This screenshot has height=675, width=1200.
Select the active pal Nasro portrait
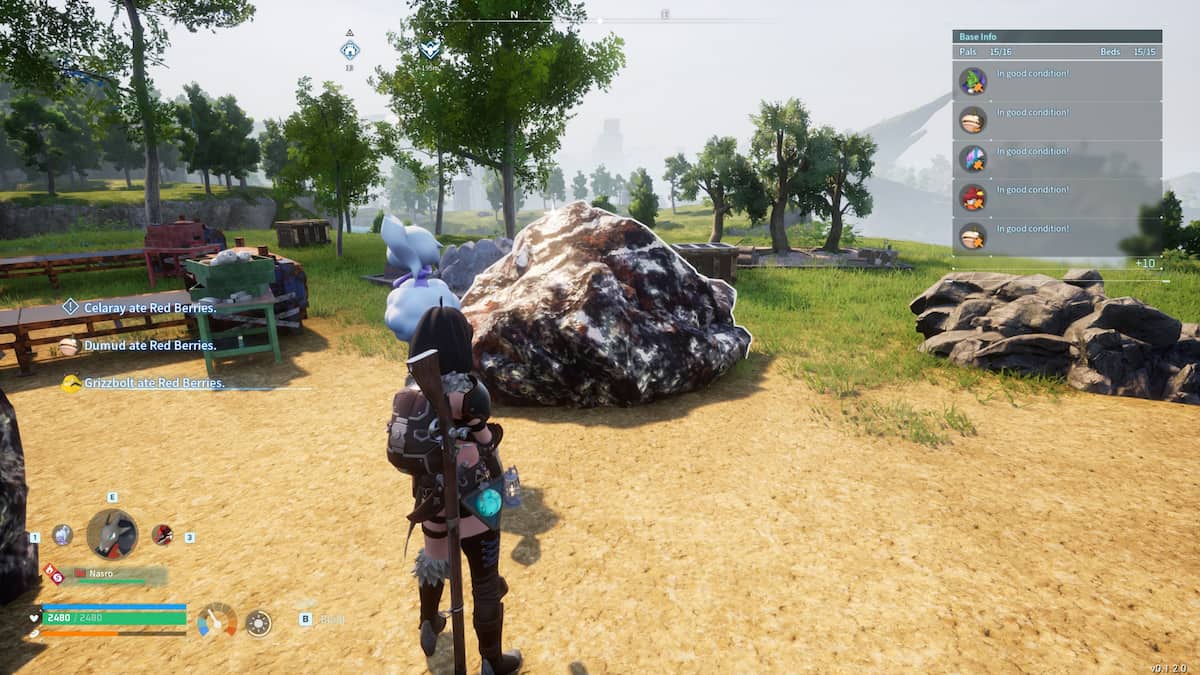111,534
